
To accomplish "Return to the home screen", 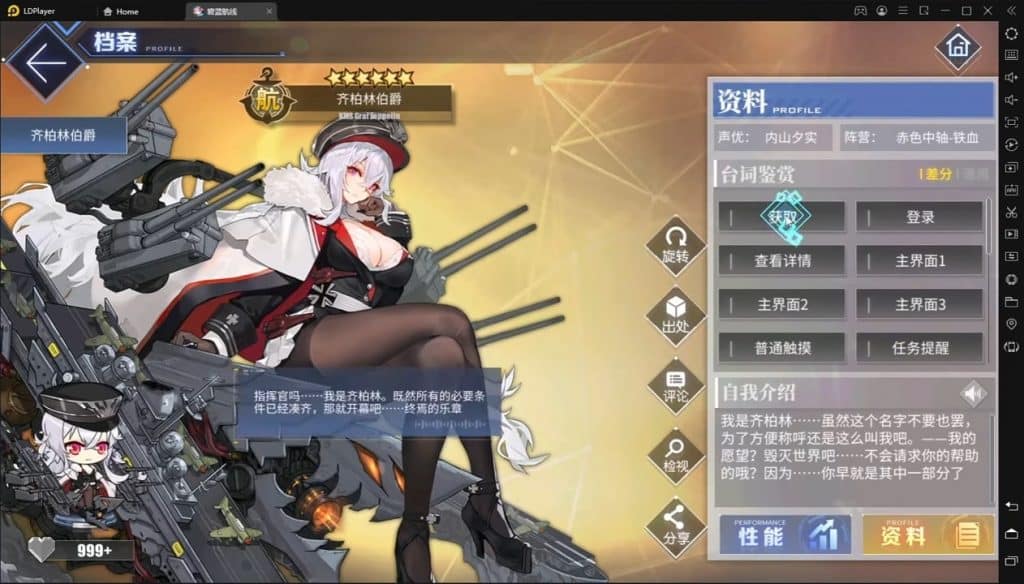I will point(957,47).
